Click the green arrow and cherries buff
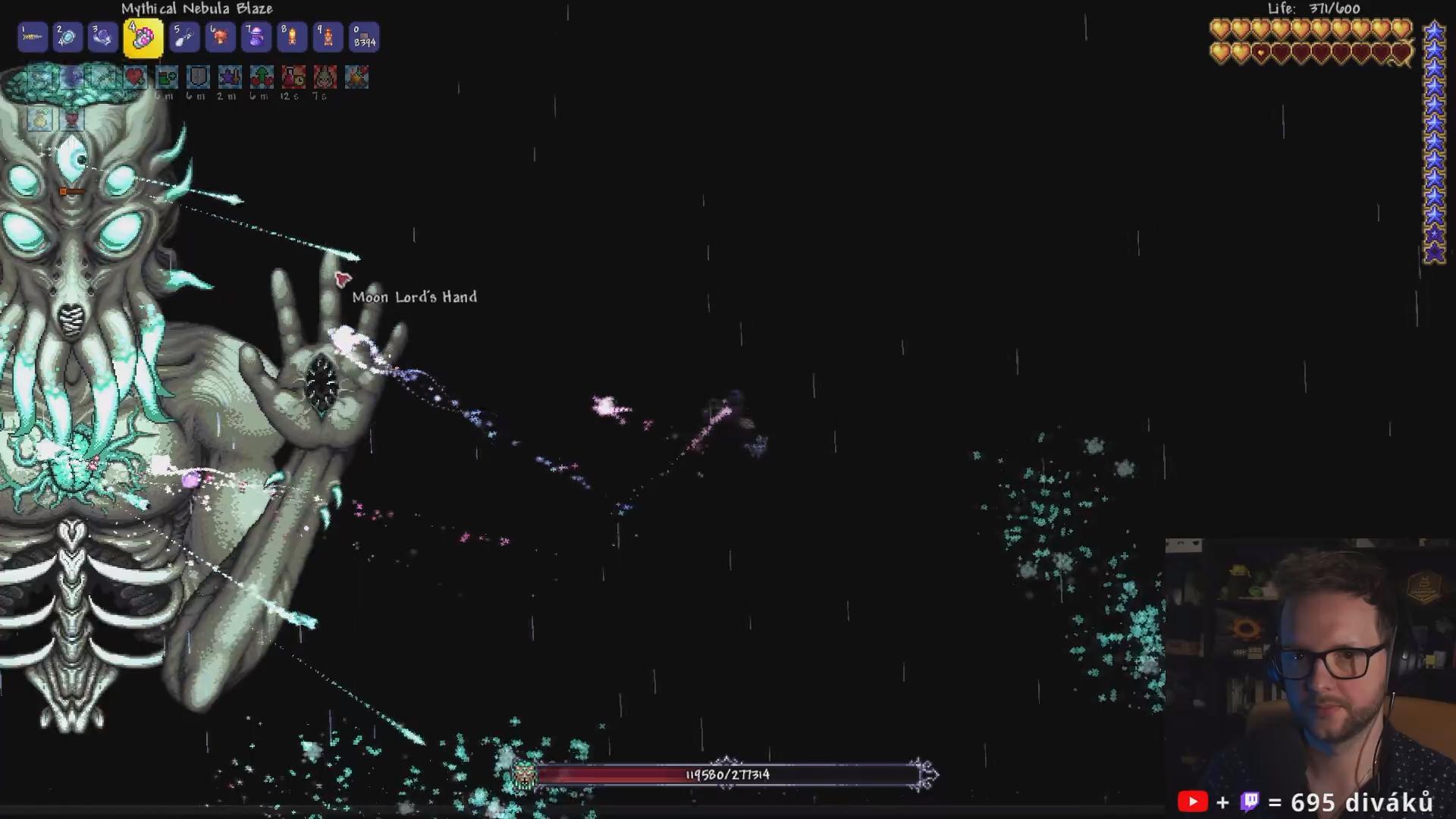Viewport: 1456px width, 819px height. pos(262,77)
